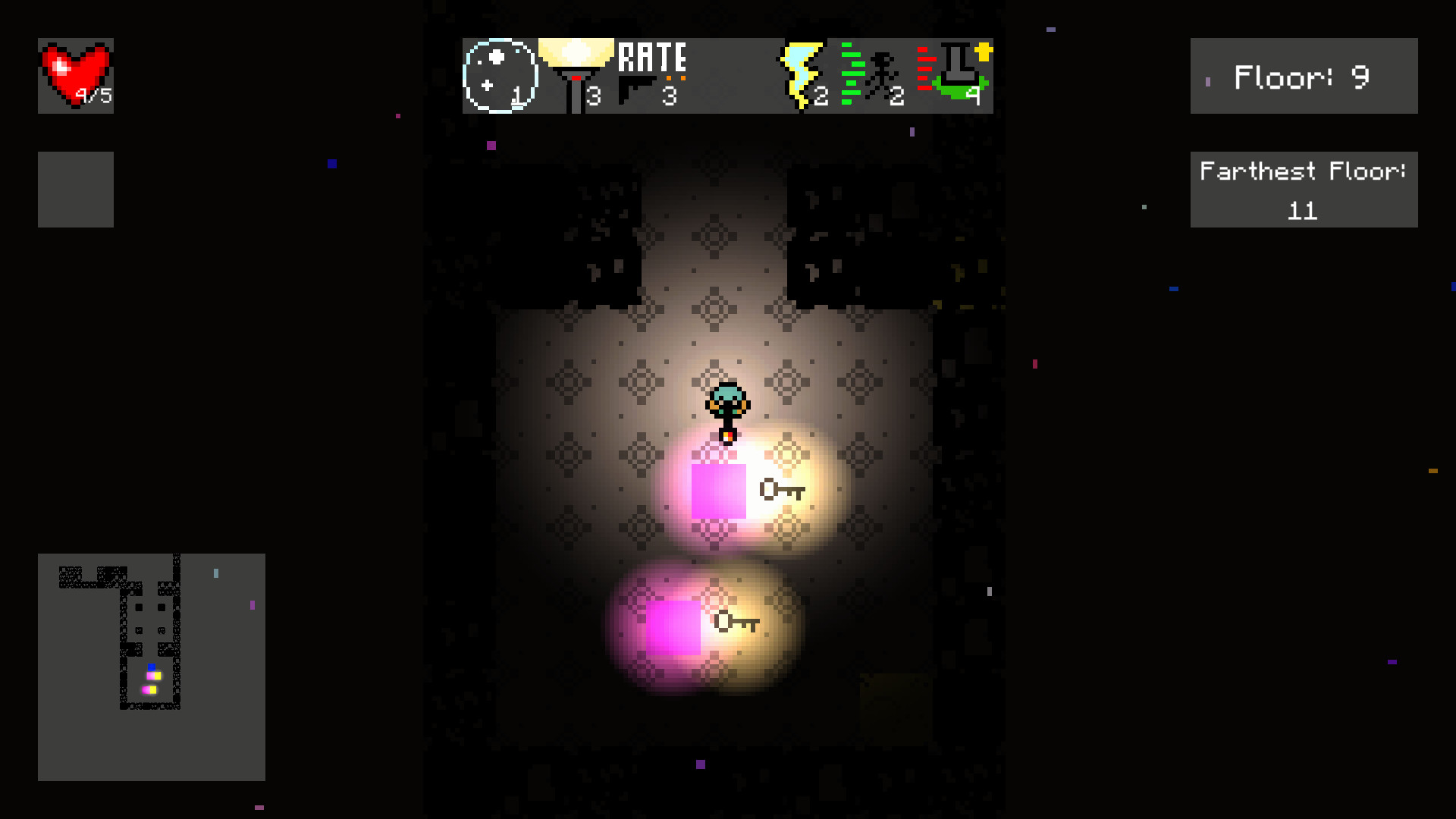
Task: Collapse the top HUD stat bar
Action: pos(726,76)
